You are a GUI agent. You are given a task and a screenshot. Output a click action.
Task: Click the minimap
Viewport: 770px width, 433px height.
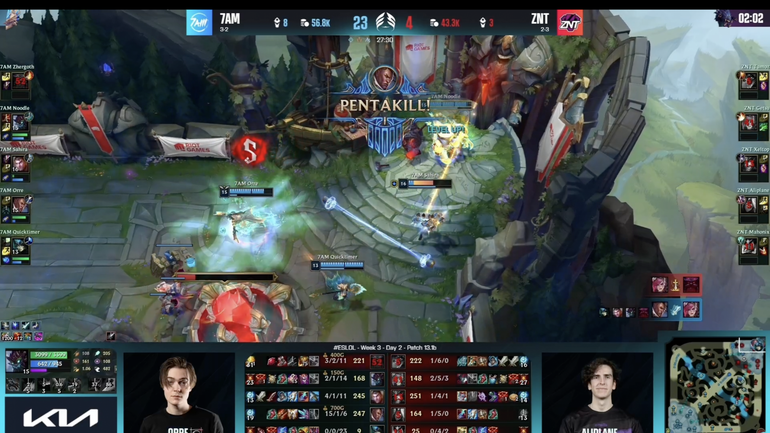tap(717, 385)
